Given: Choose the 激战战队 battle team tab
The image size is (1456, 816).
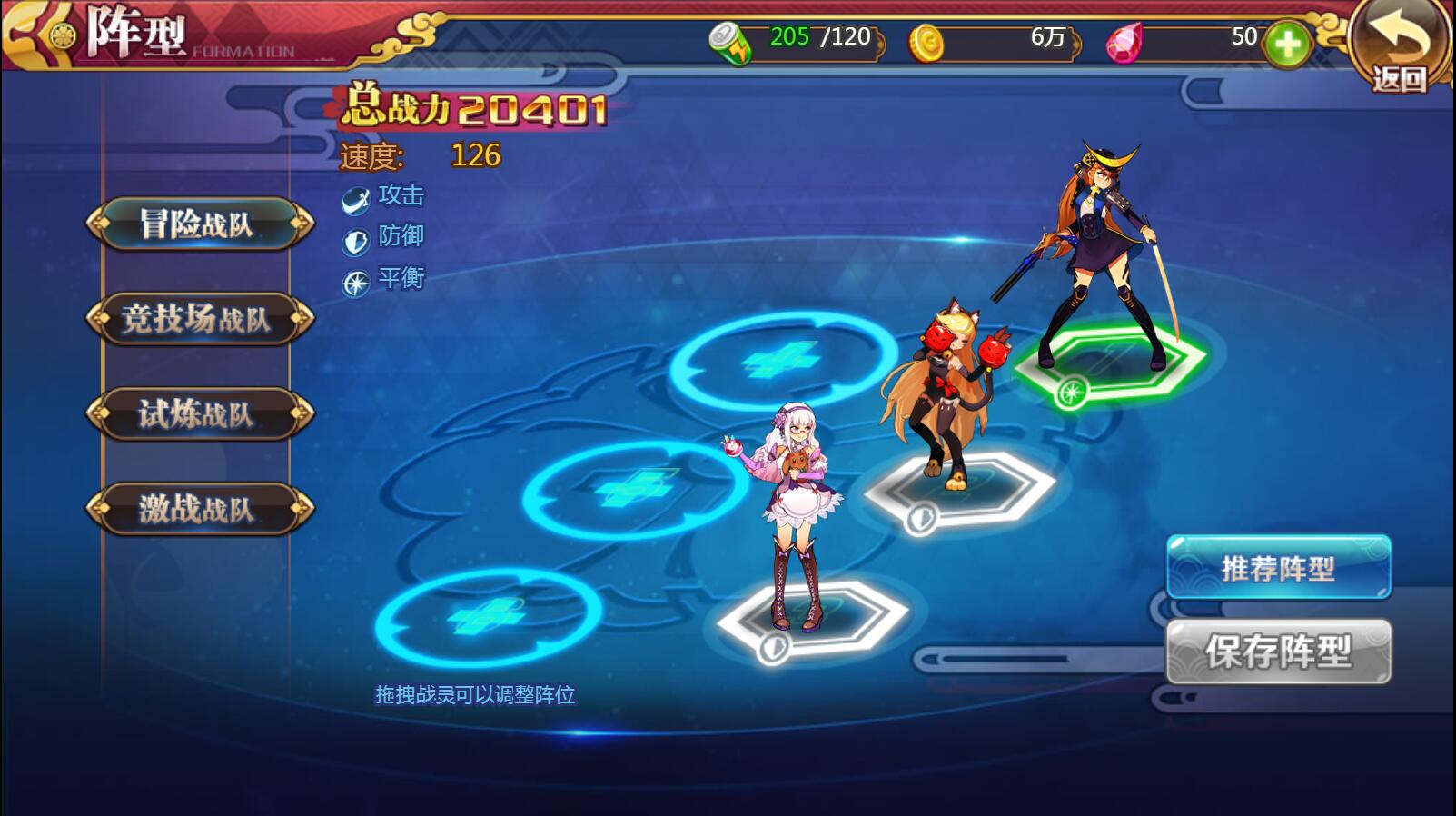Looking at the screenshot, I should (199, 509).
